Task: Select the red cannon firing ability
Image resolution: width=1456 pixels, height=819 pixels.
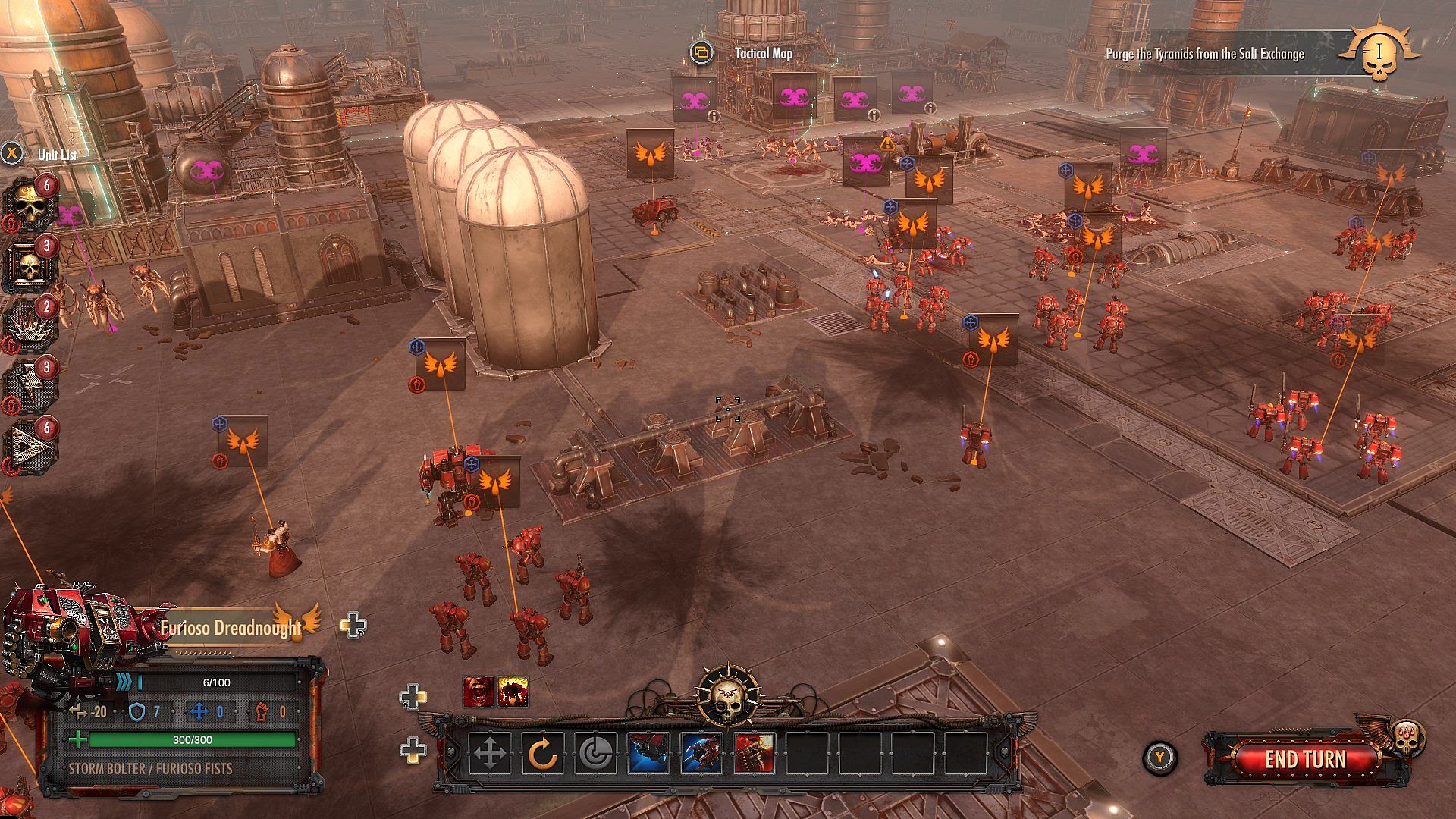Action: pyautogui.click(x=755, y=754)
